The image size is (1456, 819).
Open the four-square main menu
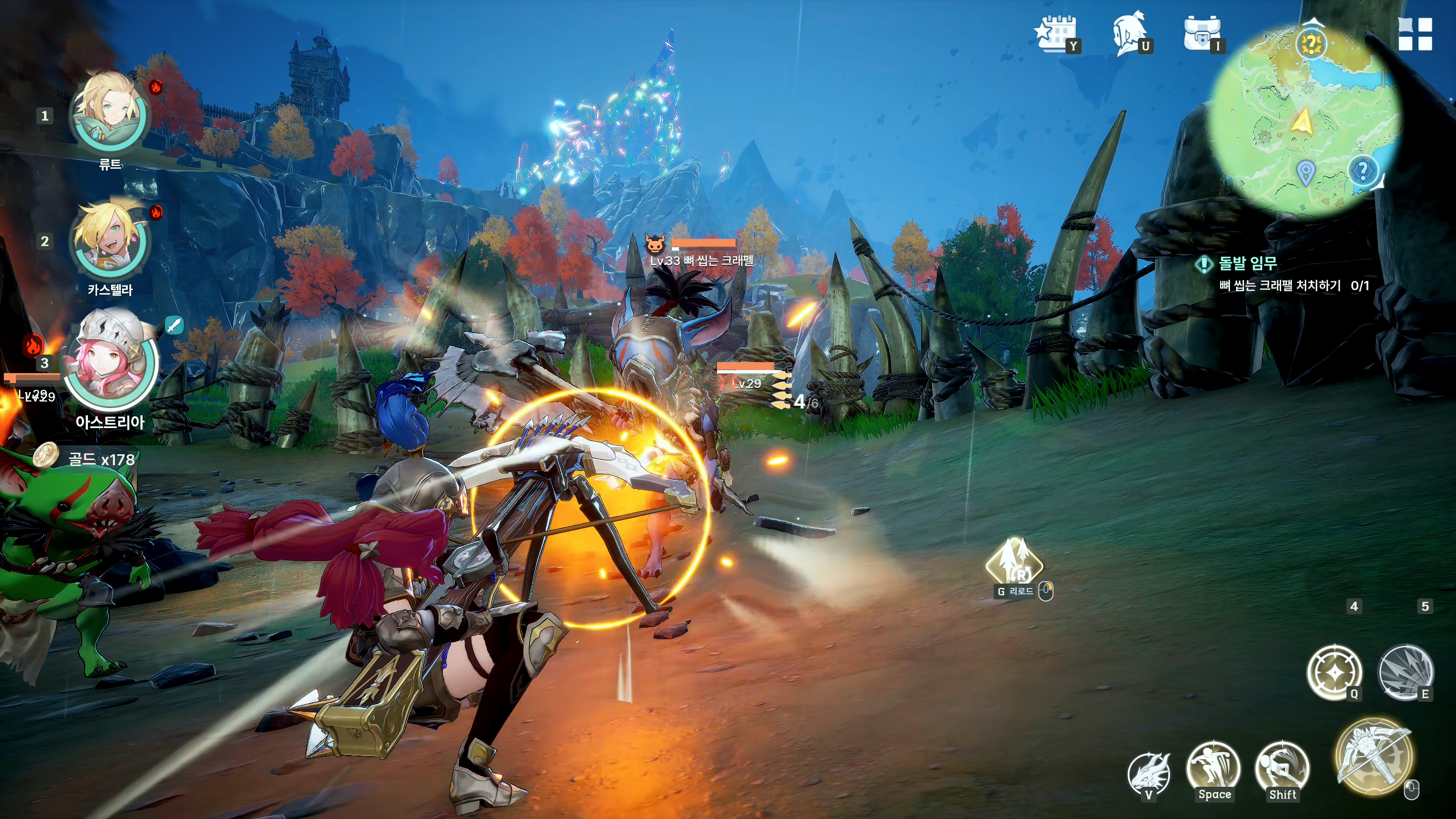(1415, 34)
